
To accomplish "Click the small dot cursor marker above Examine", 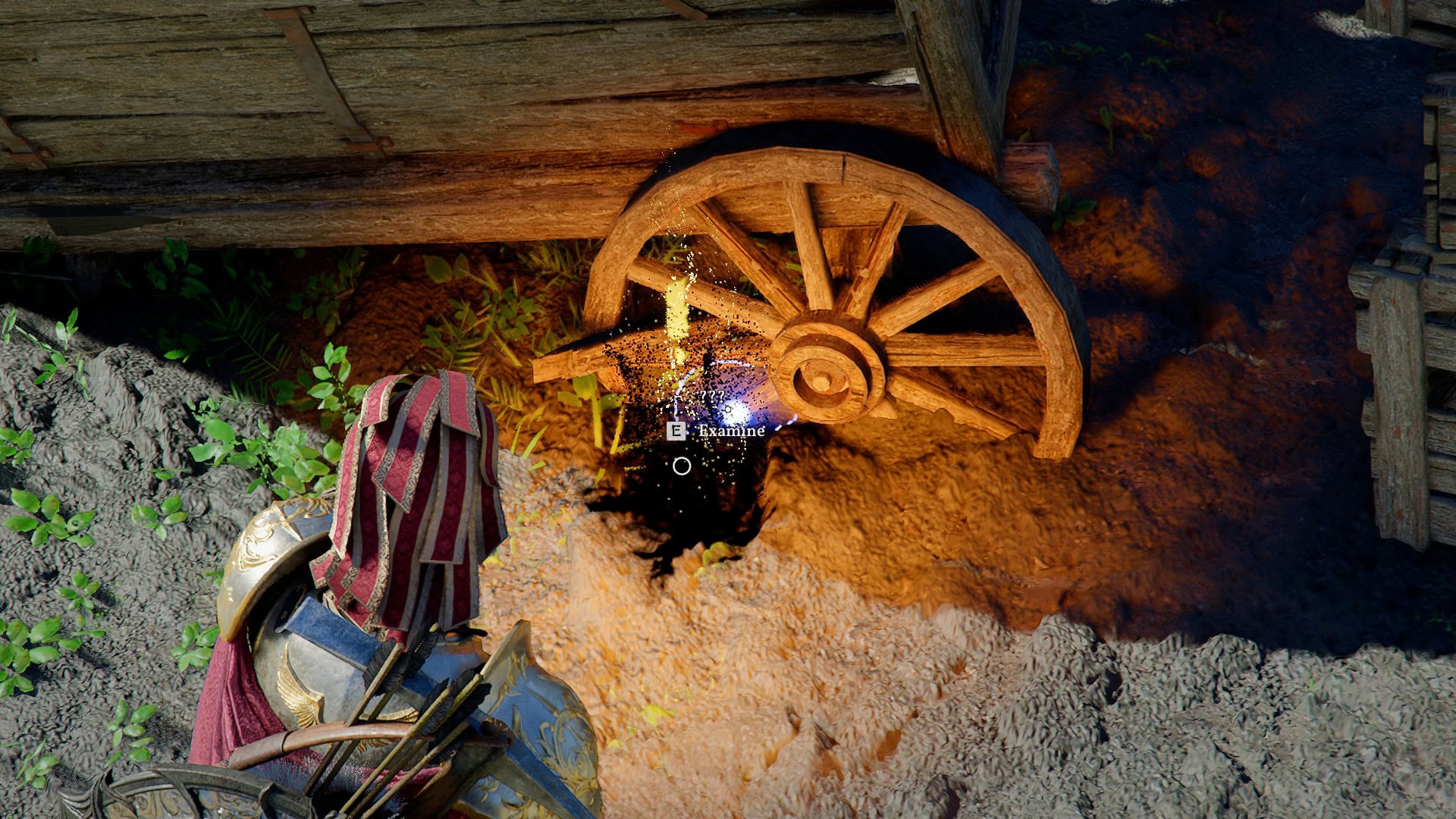I will click(x=728, y=409).
